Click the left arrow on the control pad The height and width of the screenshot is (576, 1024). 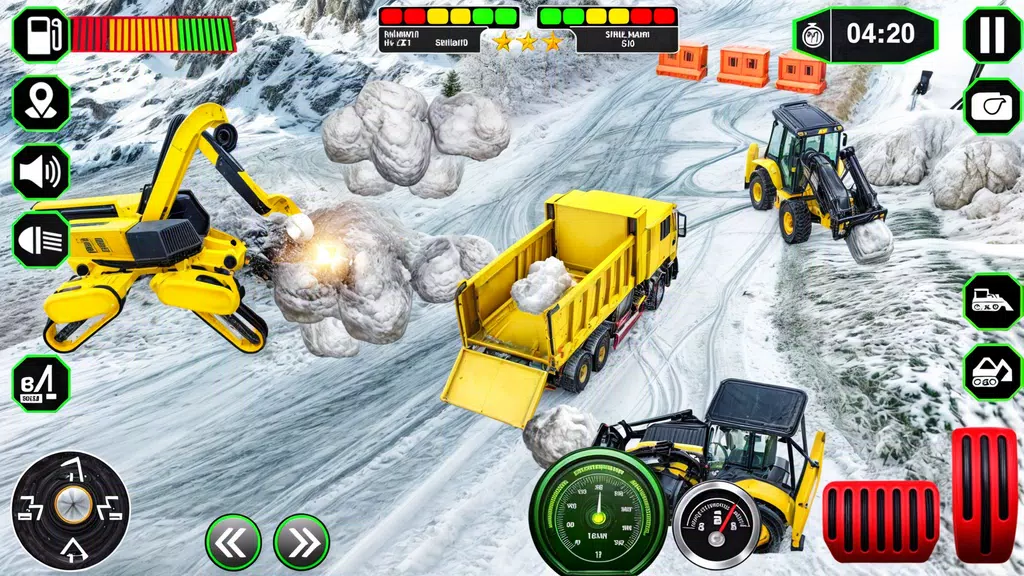tap(30, 506)
